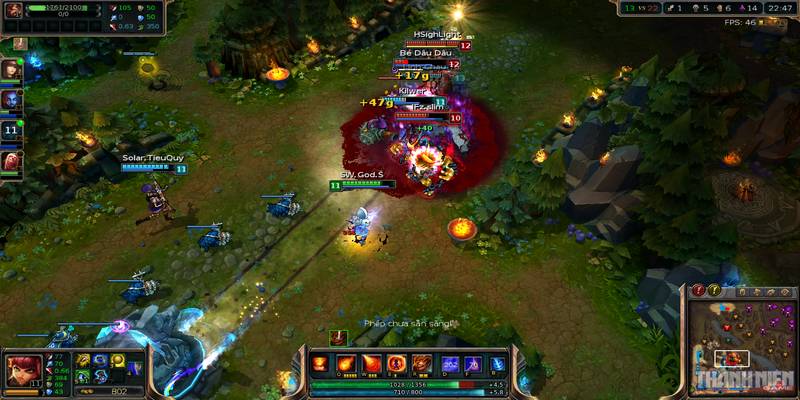The width and height of the screenshot is (800, 400).
Task: Click the Tibbers pet icon above ability bar
Action: 338,337
